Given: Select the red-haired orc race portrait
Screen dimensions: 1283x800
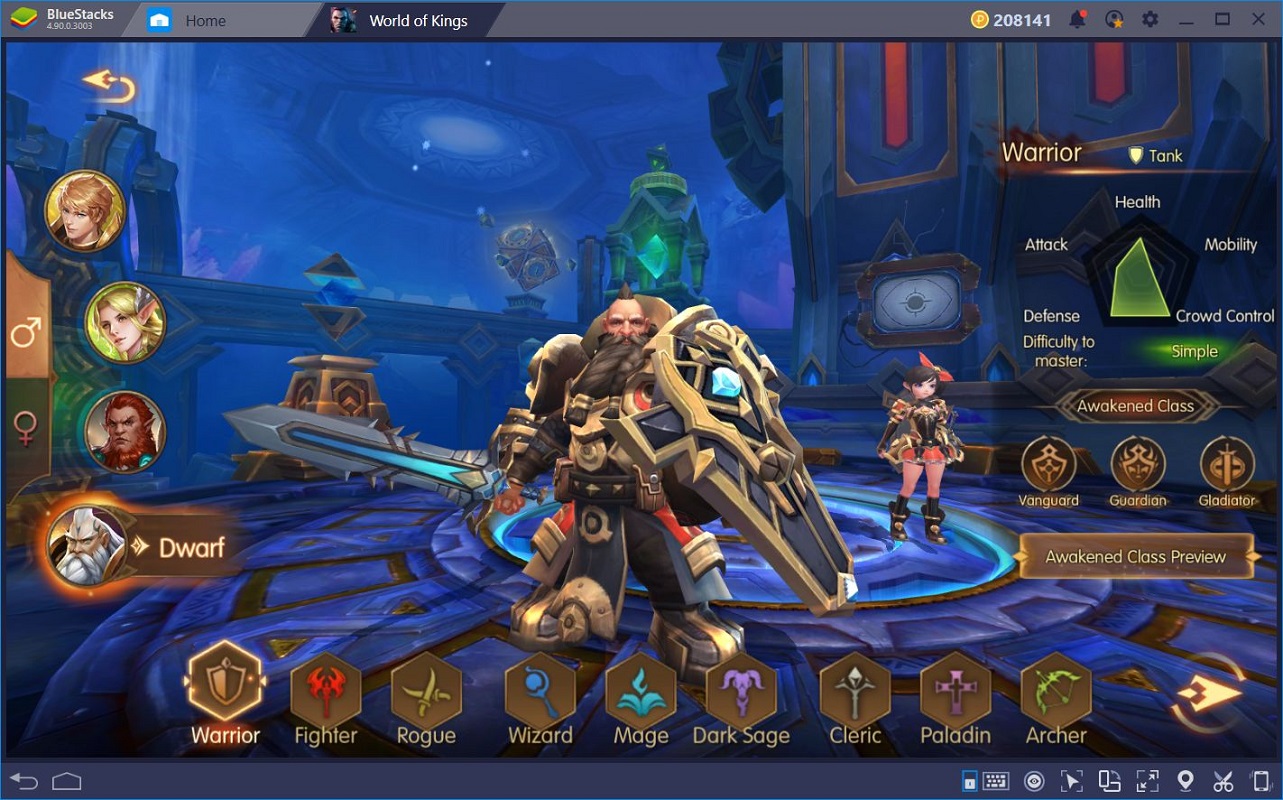Looking at the screenshot, I should tap(125, 431).
